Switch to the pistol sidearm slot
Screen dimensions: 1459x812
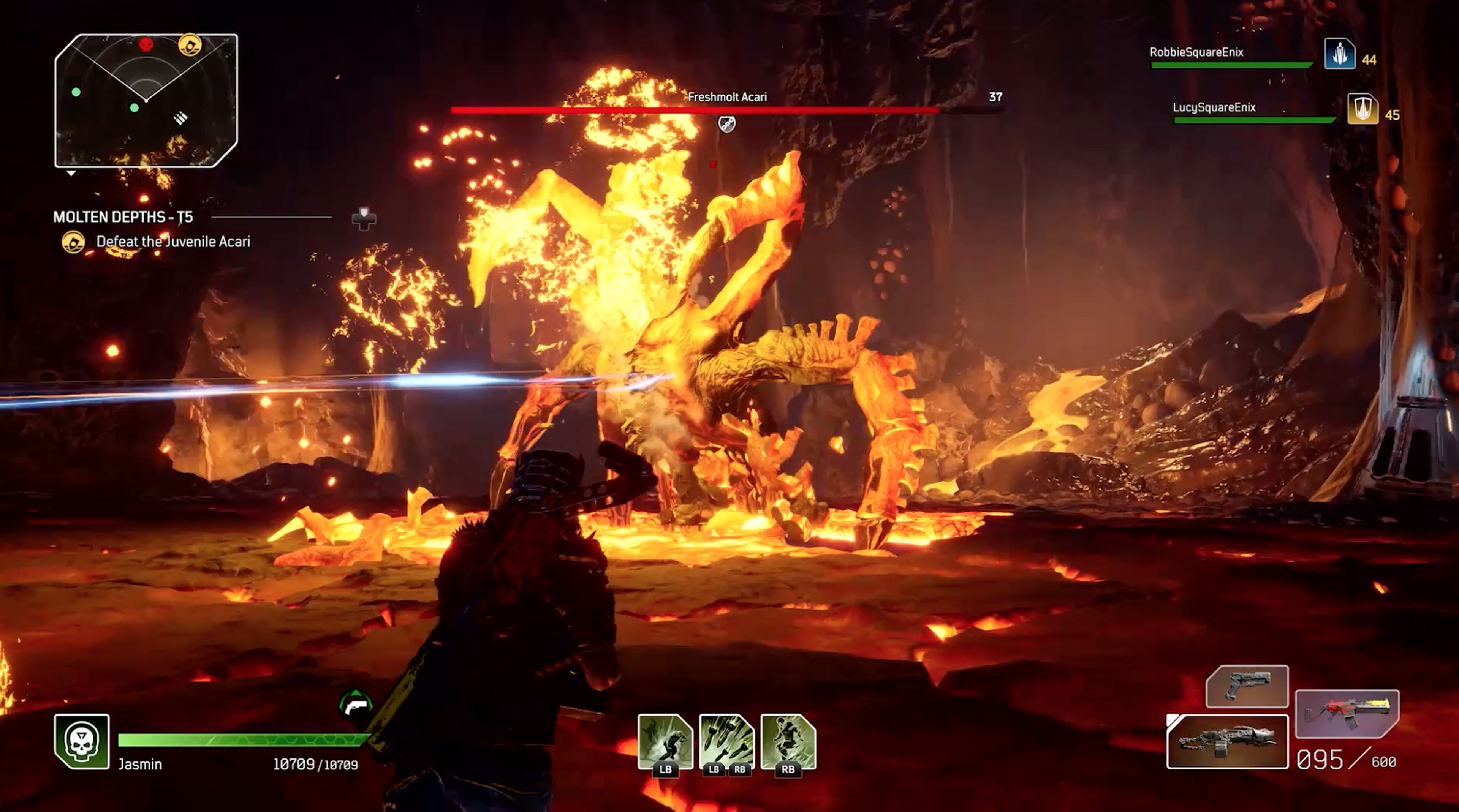point(1247,686)
